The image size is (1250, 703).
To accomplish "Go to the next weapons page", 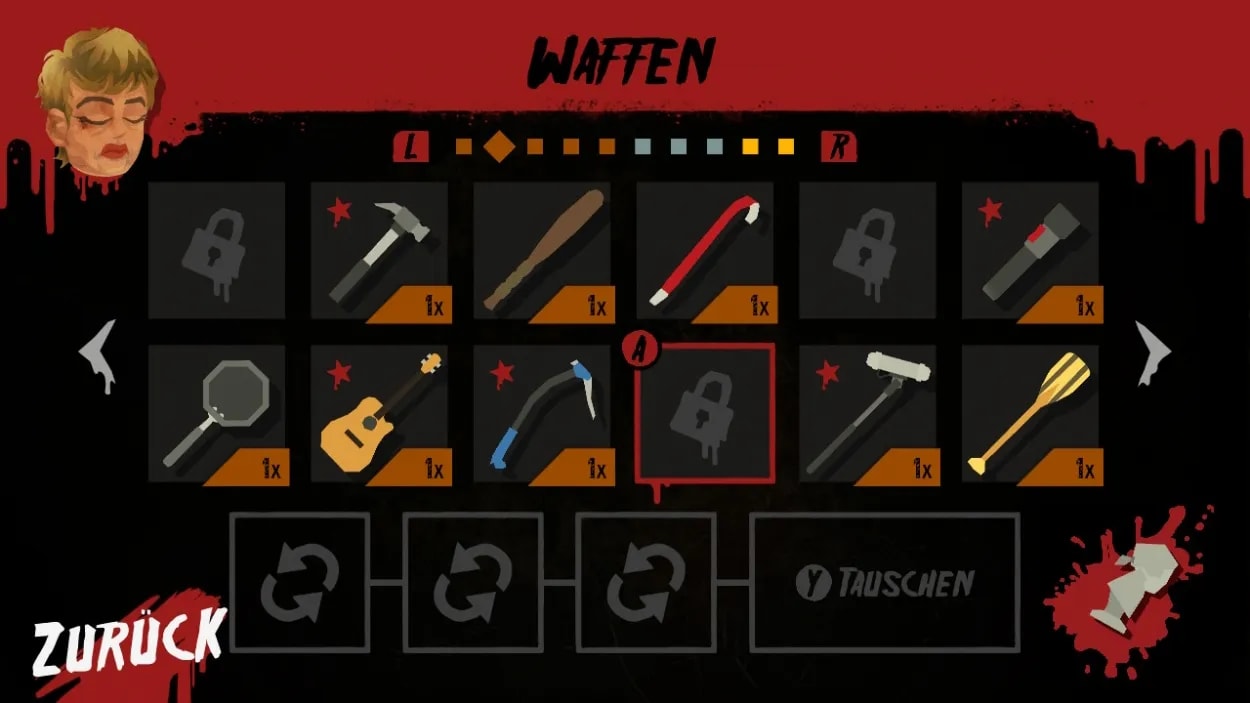I will click(1152, 354).
